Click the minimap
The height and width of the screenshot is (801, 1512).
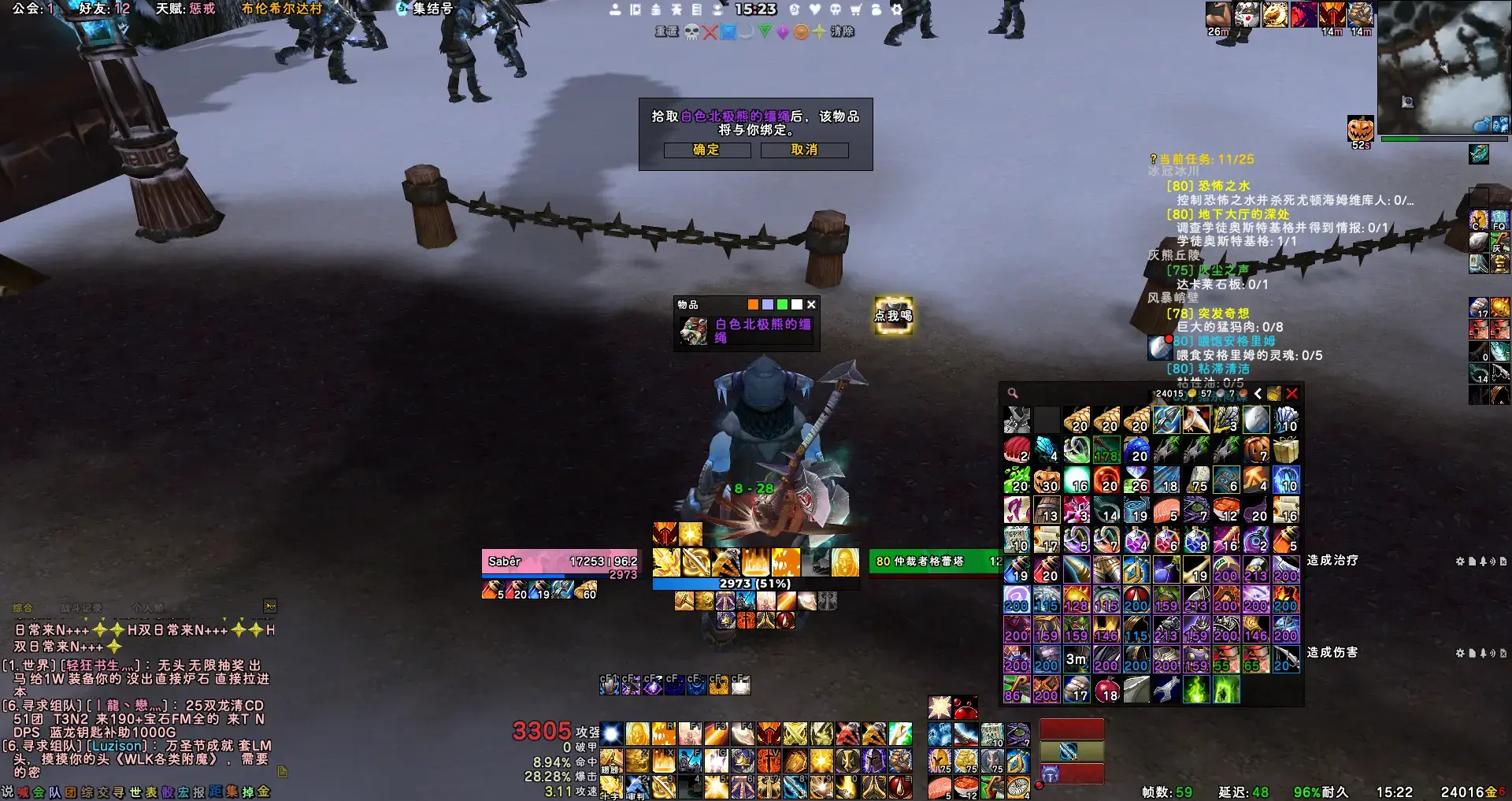point(1443,67)
